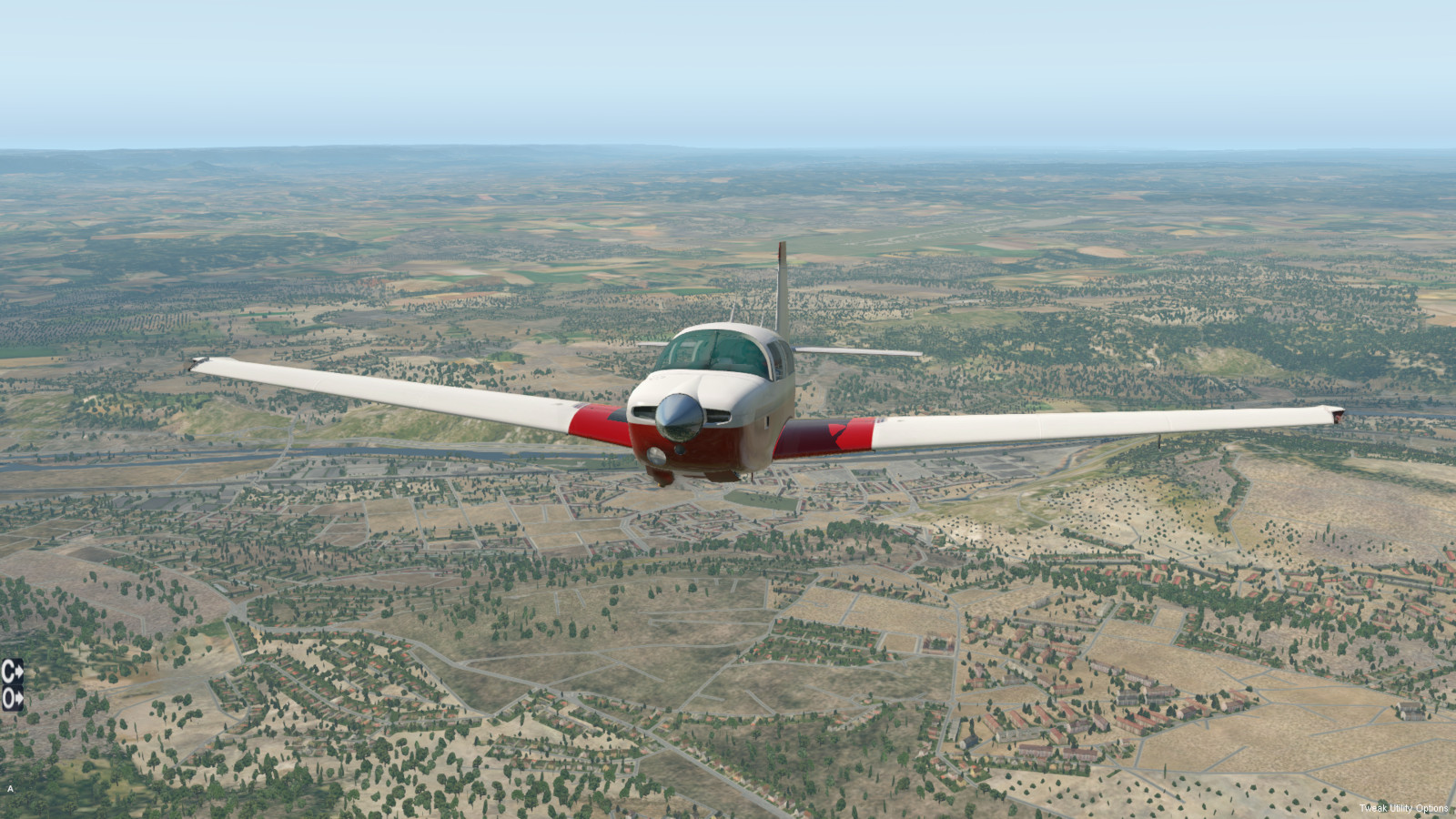Click the O arrow side-panel icon
This screenshot has width=1456, height=819.
pyautogui.click(x=12, y=698)
